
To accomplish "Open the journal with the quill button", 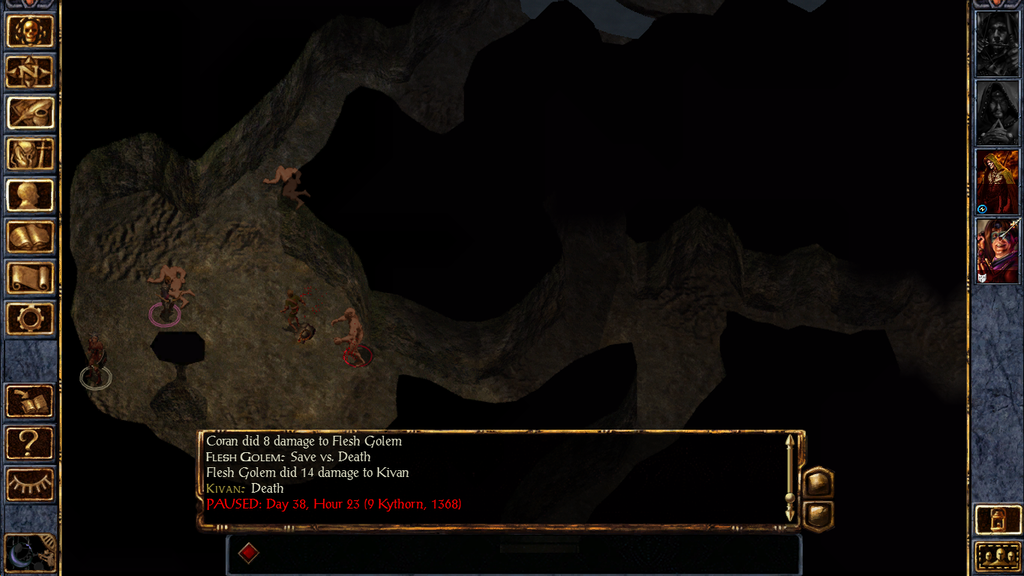I will pyautogui.click(x=30, y=113).
